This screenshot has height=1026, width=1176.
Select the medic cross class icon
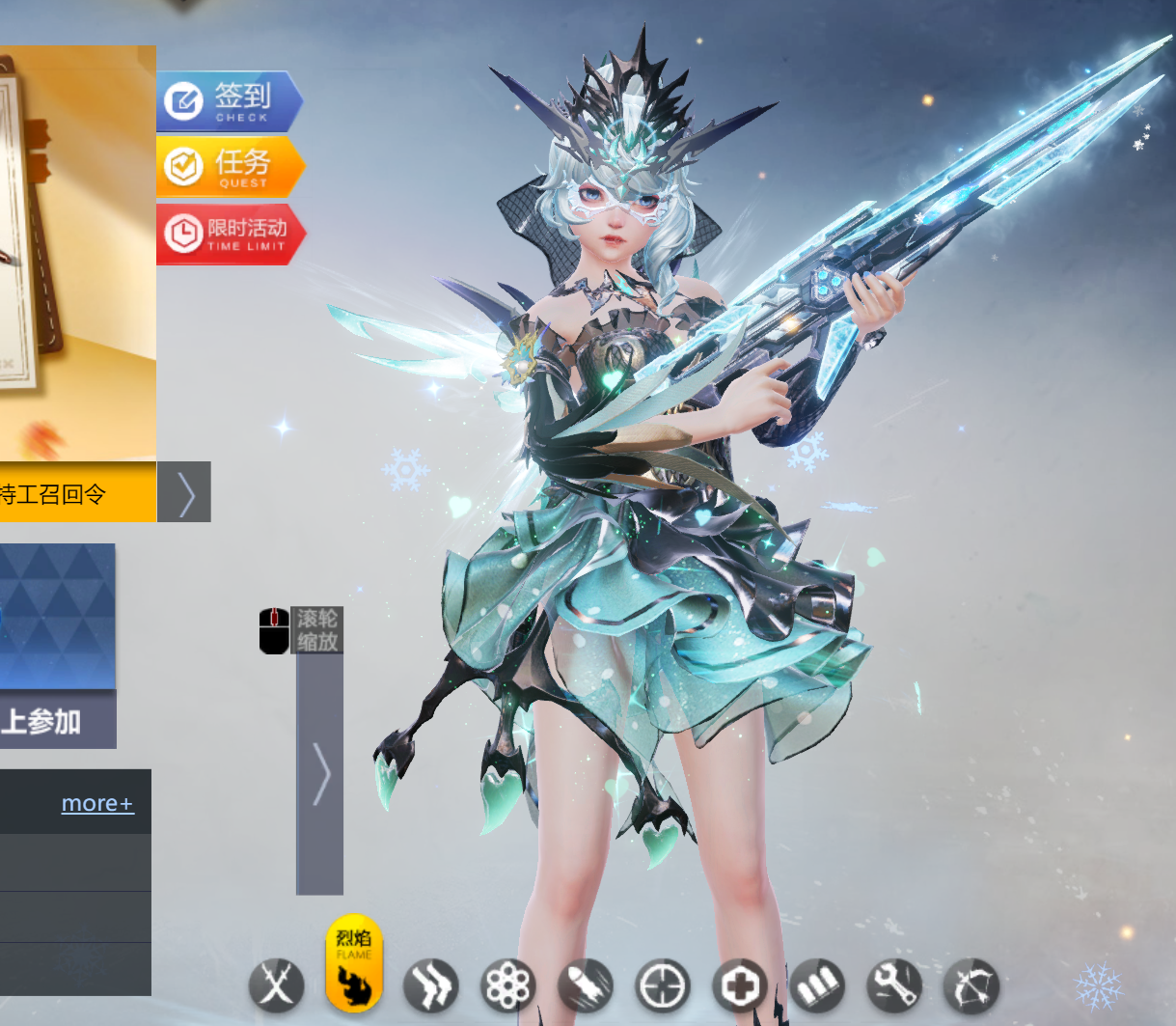(x=740, y=985)
